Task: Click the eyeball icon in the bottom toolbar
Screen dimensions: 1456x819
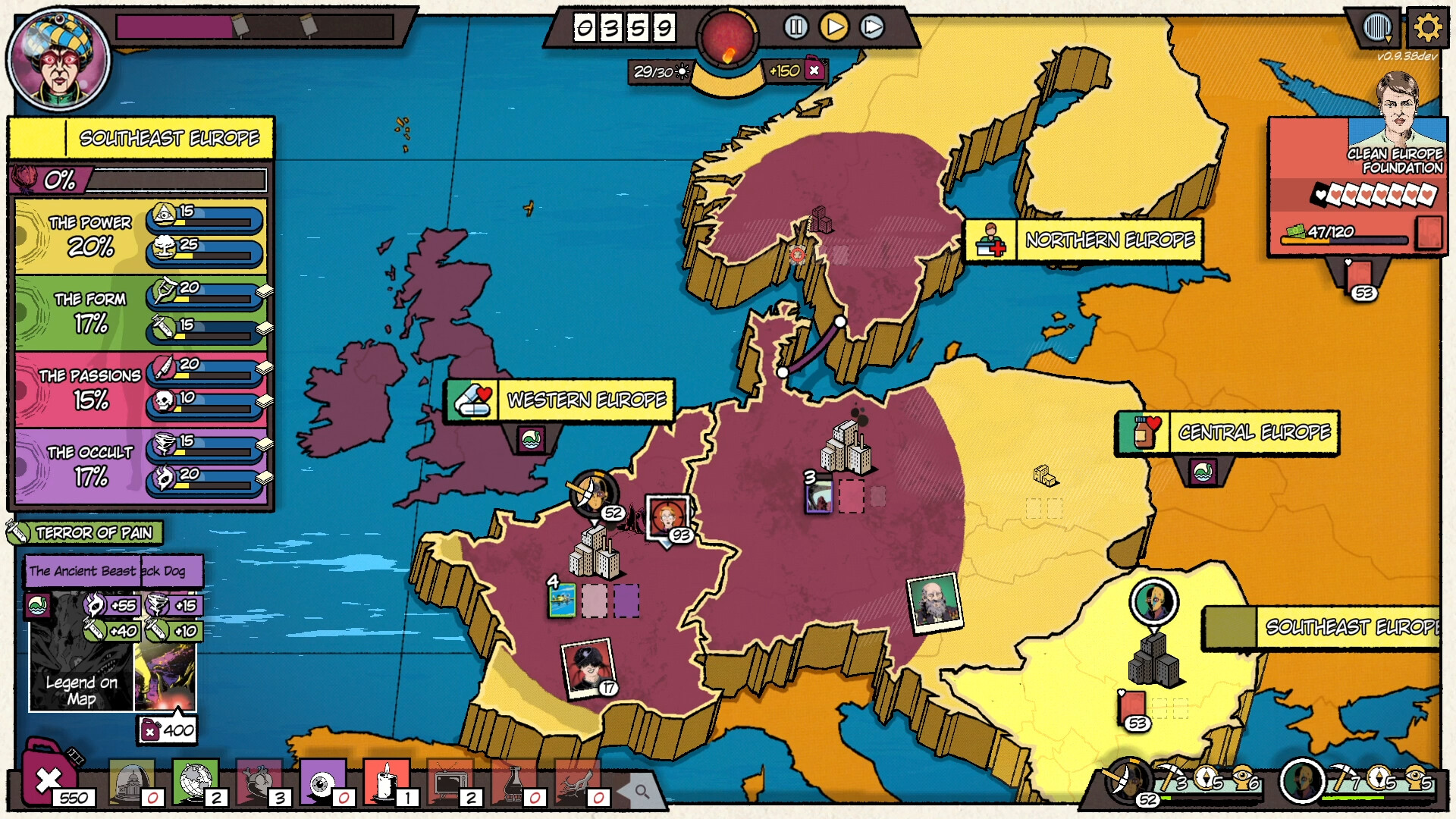Action: click(322, 783)
